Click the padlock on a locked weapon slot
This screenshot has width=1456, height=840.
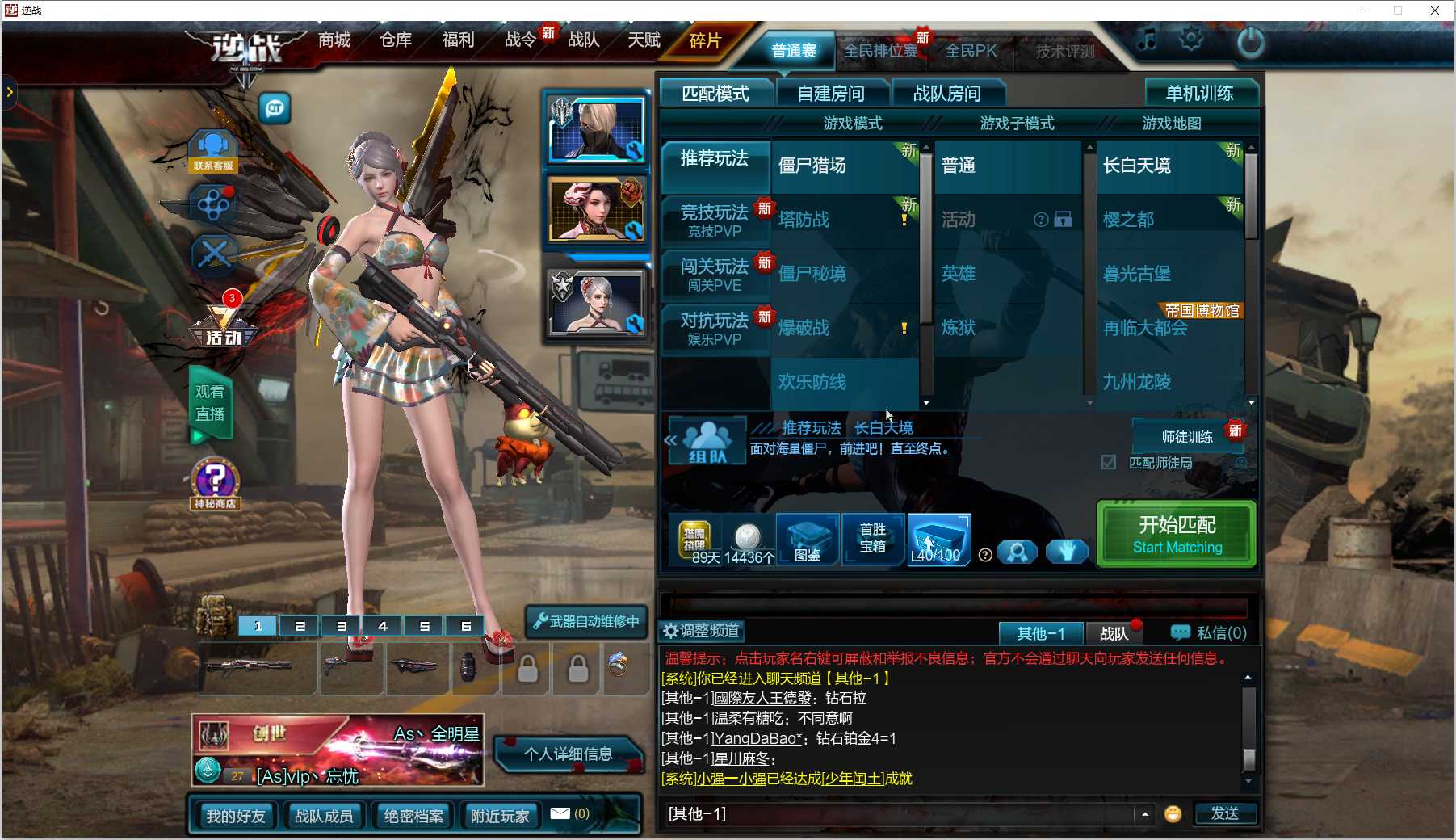(x=527, y=669)
